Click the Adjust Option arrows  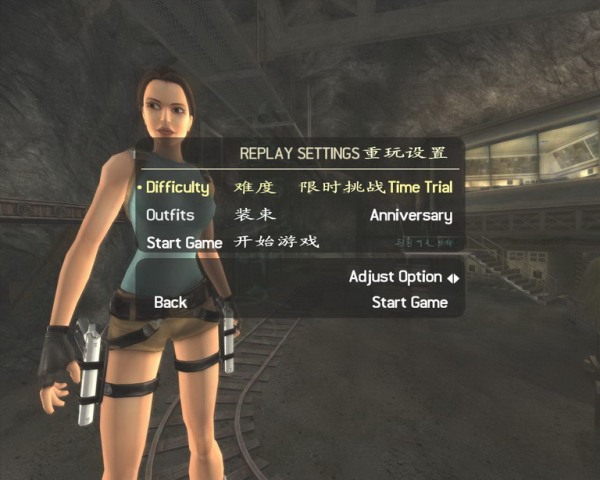coord(453,278)
